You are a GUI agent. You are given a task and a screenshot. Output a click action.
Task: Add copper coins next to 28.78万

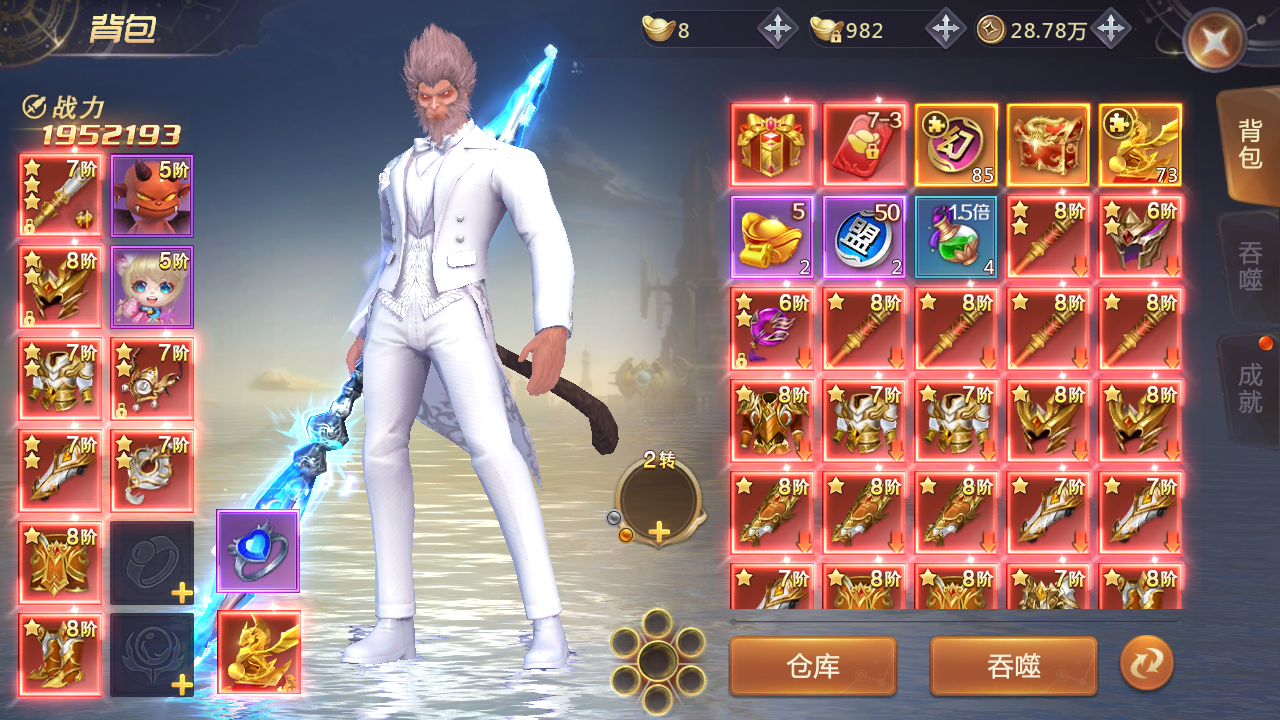tap(1109, 30)
